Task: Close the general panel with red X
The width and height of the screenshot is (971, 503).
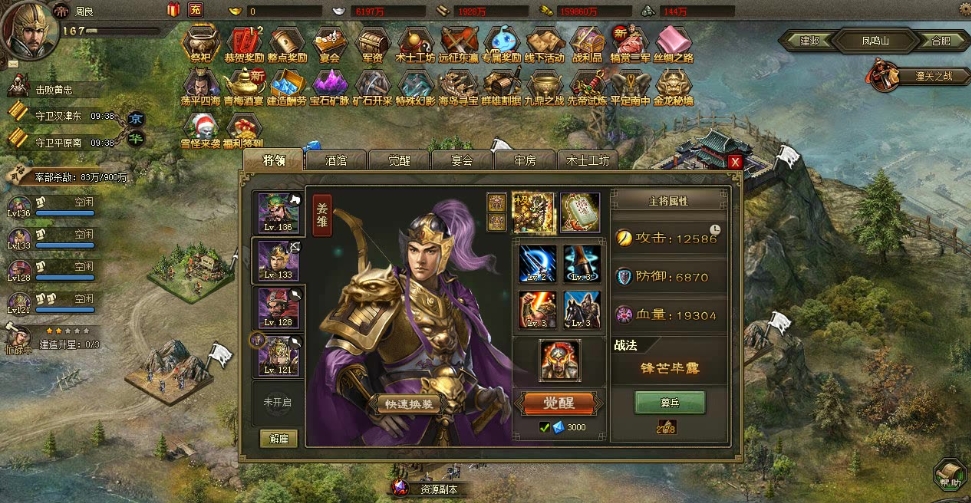Action: click(735, 161)
